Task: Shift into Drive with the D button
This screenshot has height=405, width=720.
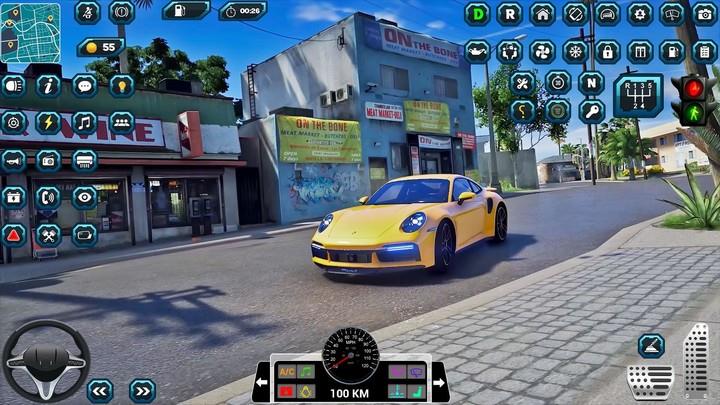Action: [x=477, y=15]
